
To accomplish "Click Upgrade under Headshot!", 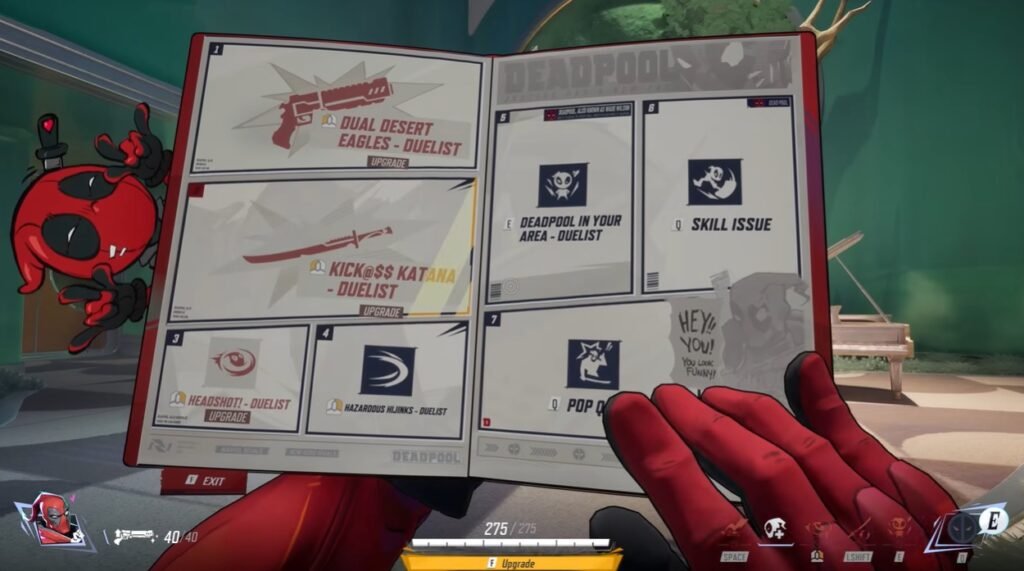I will (x=226, y=416).
